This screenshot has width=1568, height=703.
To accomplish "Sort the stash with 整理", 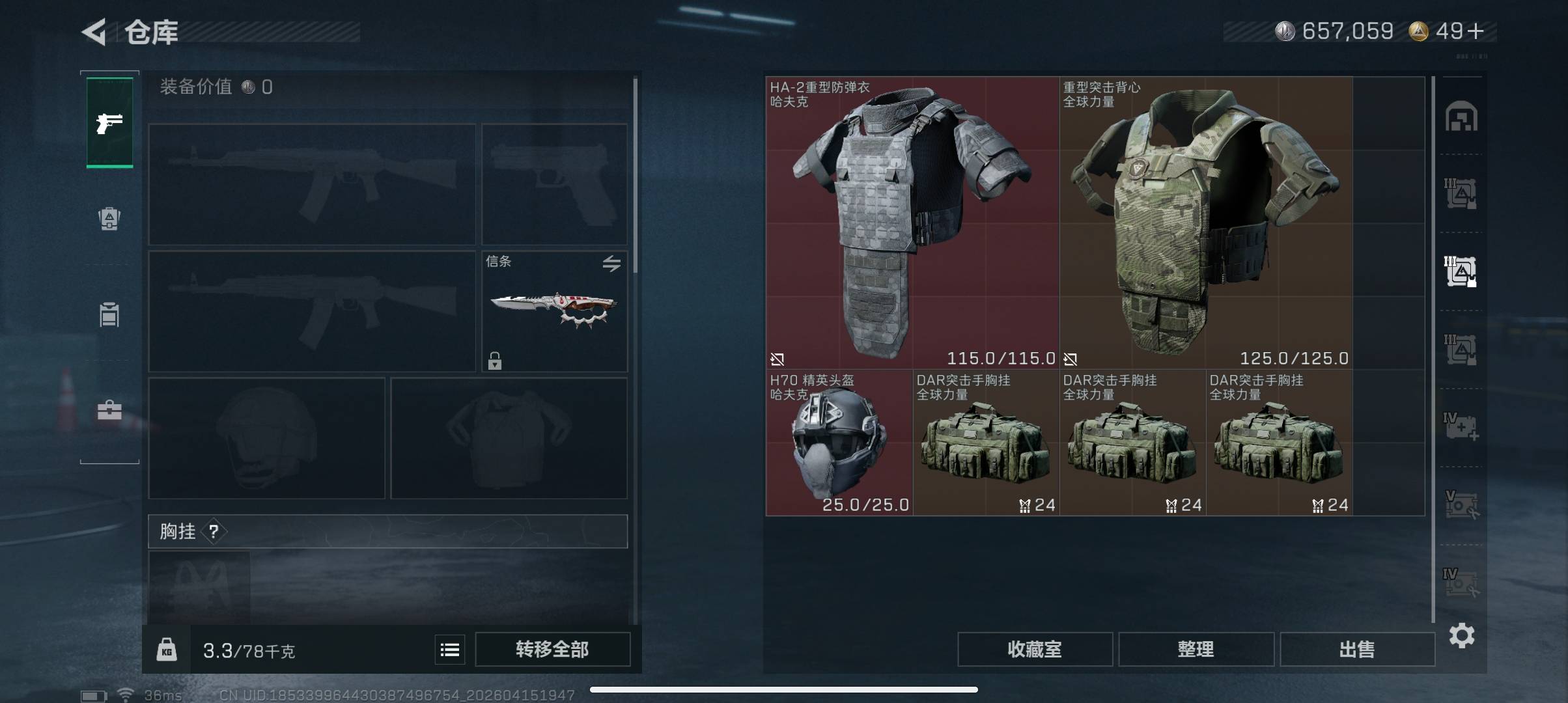I will [x=1196, y=649].
